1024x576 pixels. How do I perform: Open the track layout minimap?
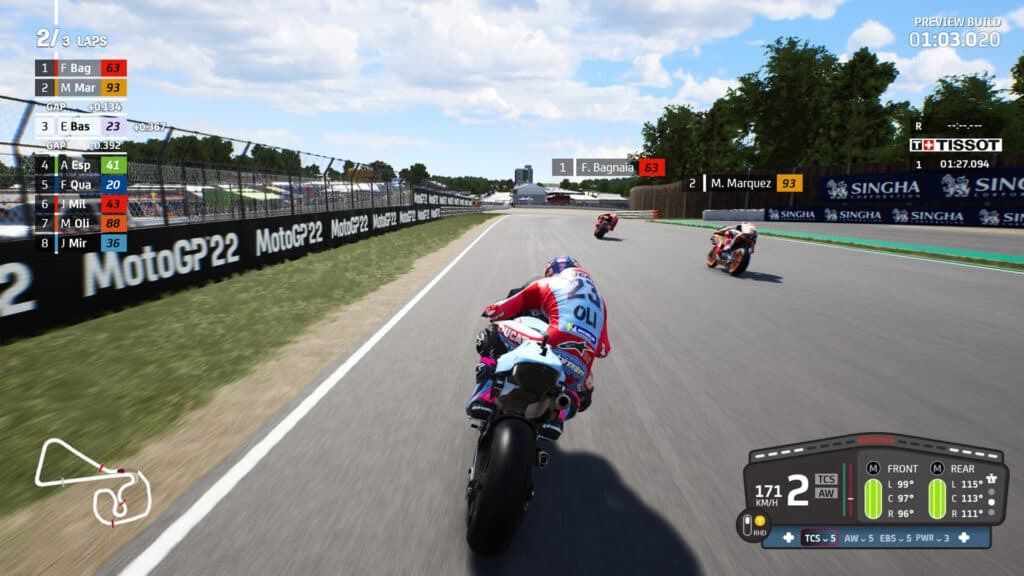point(93,480)
